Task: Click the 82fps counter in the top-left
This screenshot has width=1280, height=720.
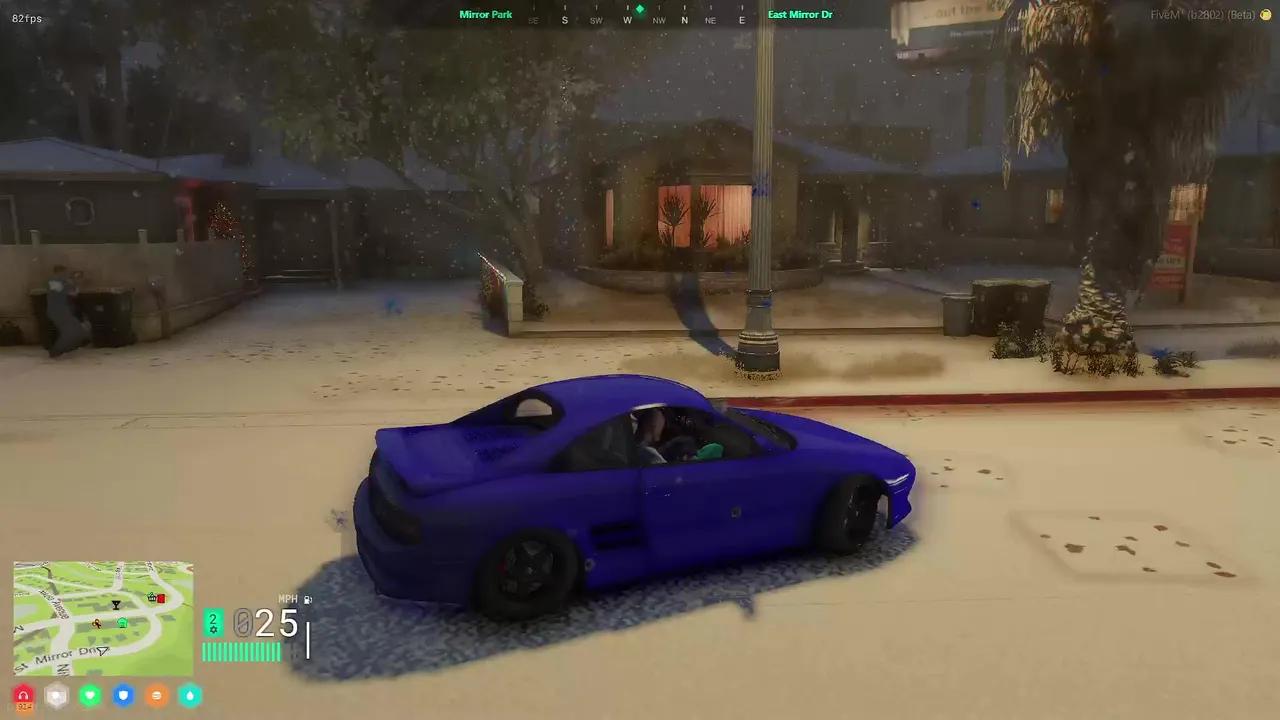Action: (27, 17)
